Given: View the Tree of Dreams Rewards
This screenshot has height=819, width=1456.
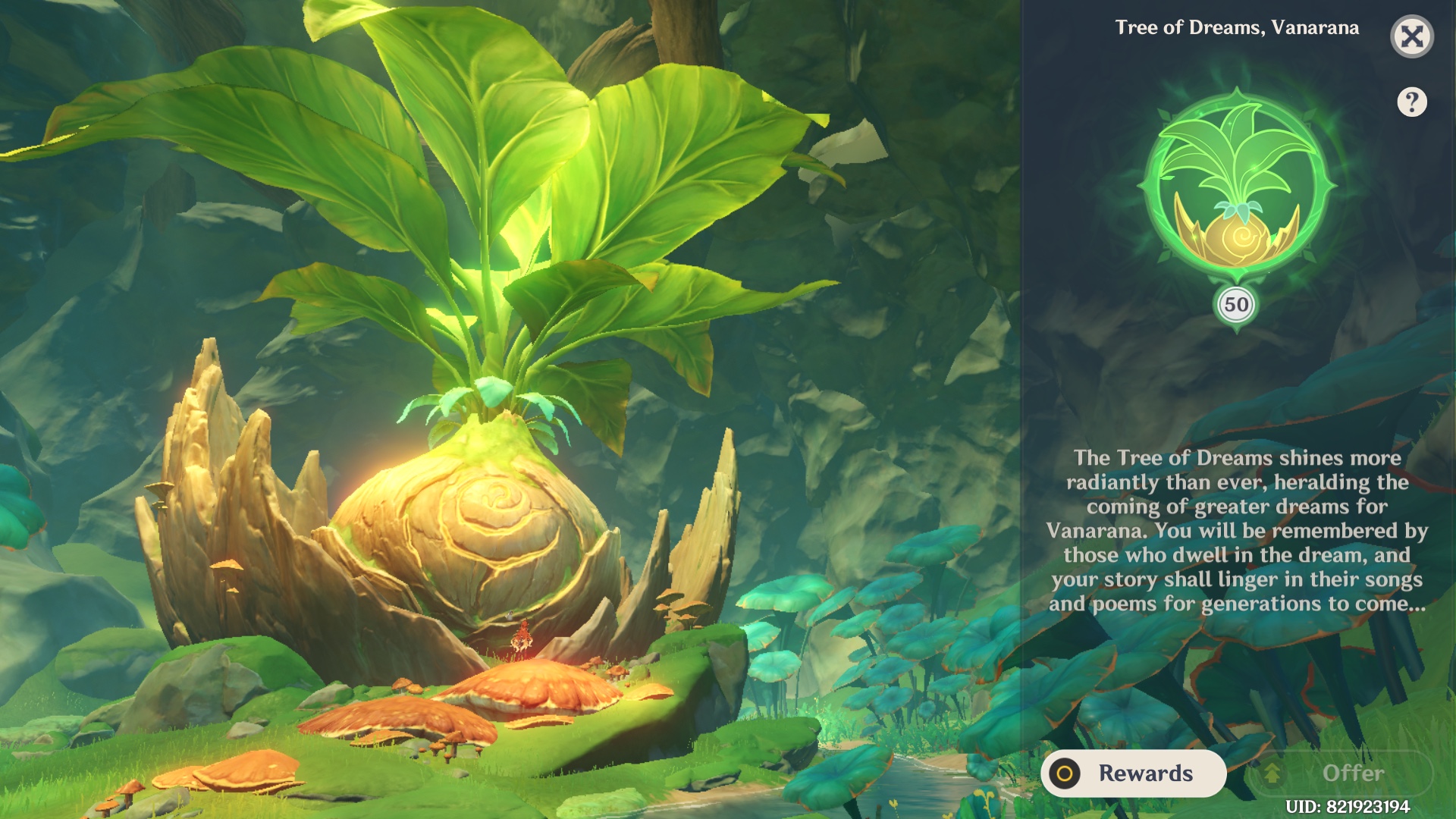Looking at the screenshot, I should coord(1133,773).
